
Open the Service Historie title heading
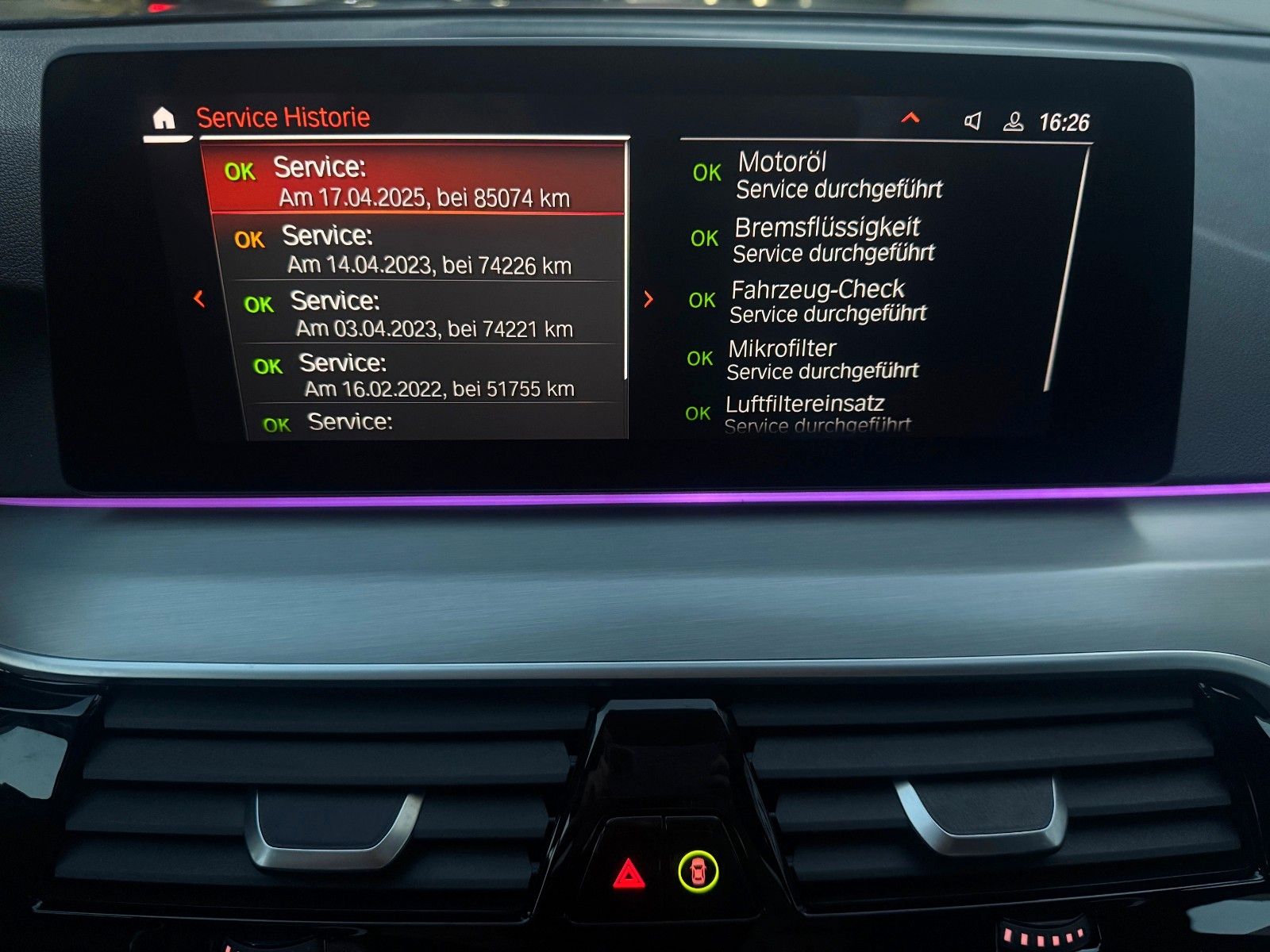click(x=283, y=117)
